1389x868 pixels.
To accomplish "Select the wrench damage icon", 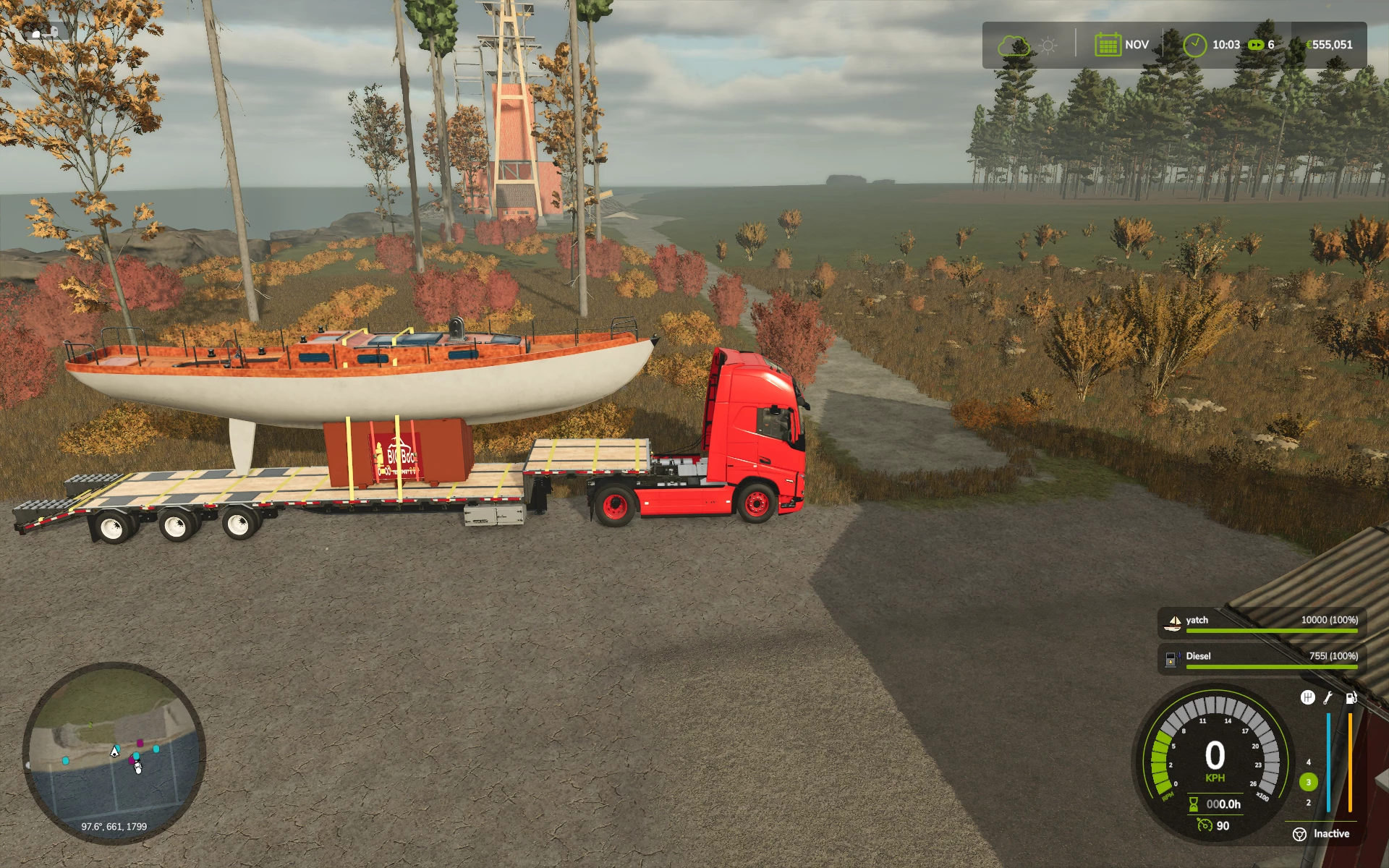I will (1328, 697).
